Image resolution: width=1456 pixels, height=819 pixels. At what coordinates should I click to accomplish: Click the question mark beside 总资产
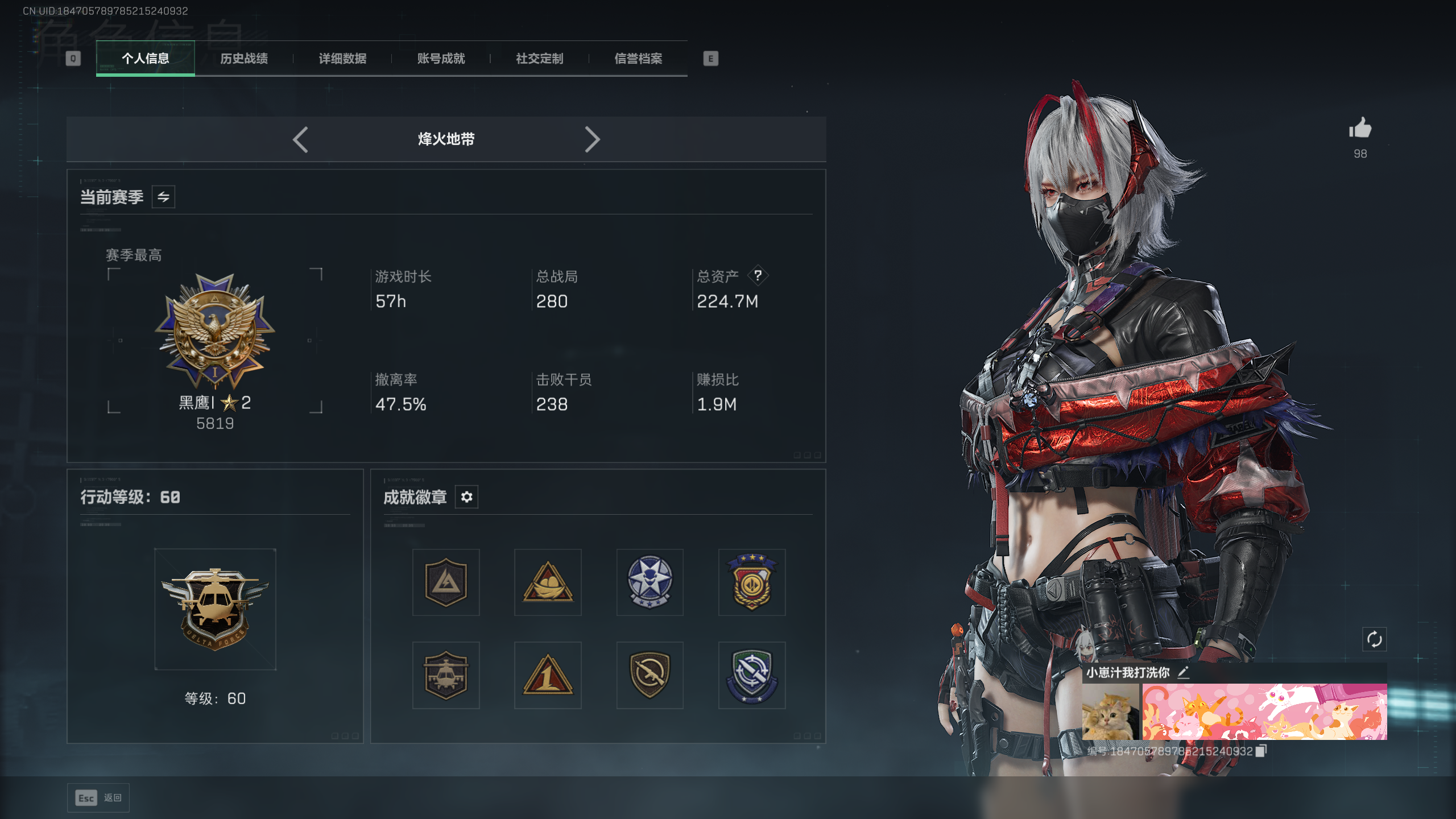[x=759, y=275]
